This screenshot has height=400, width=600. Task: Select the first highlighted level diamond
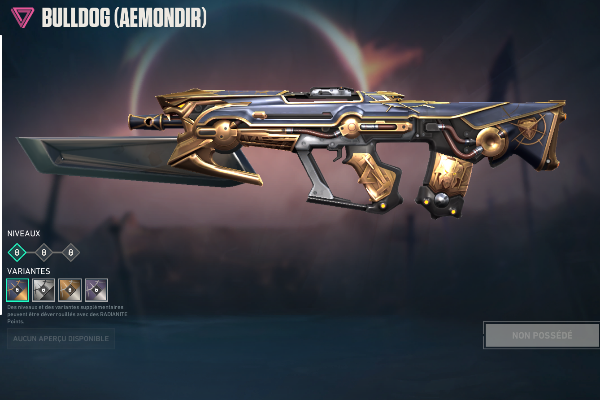16,252
